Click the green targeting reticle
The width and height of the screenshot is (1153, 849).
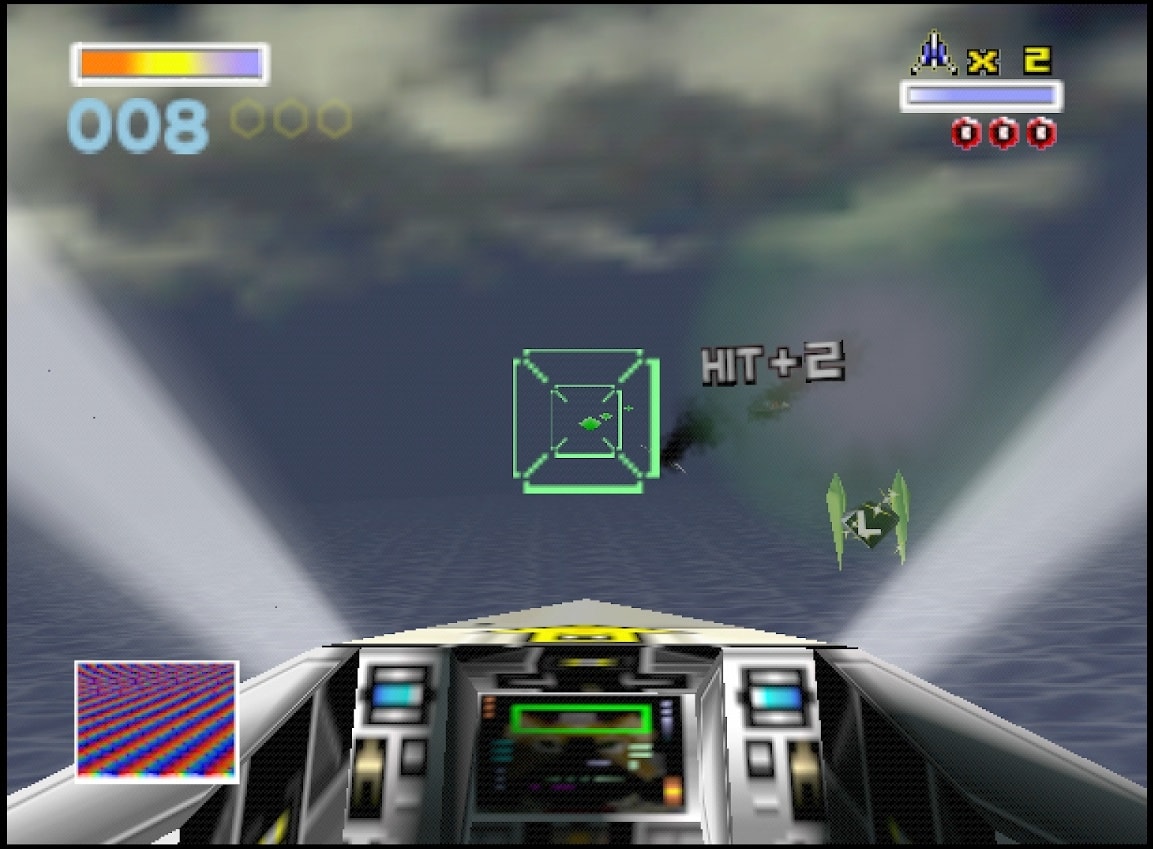[585, 421]
